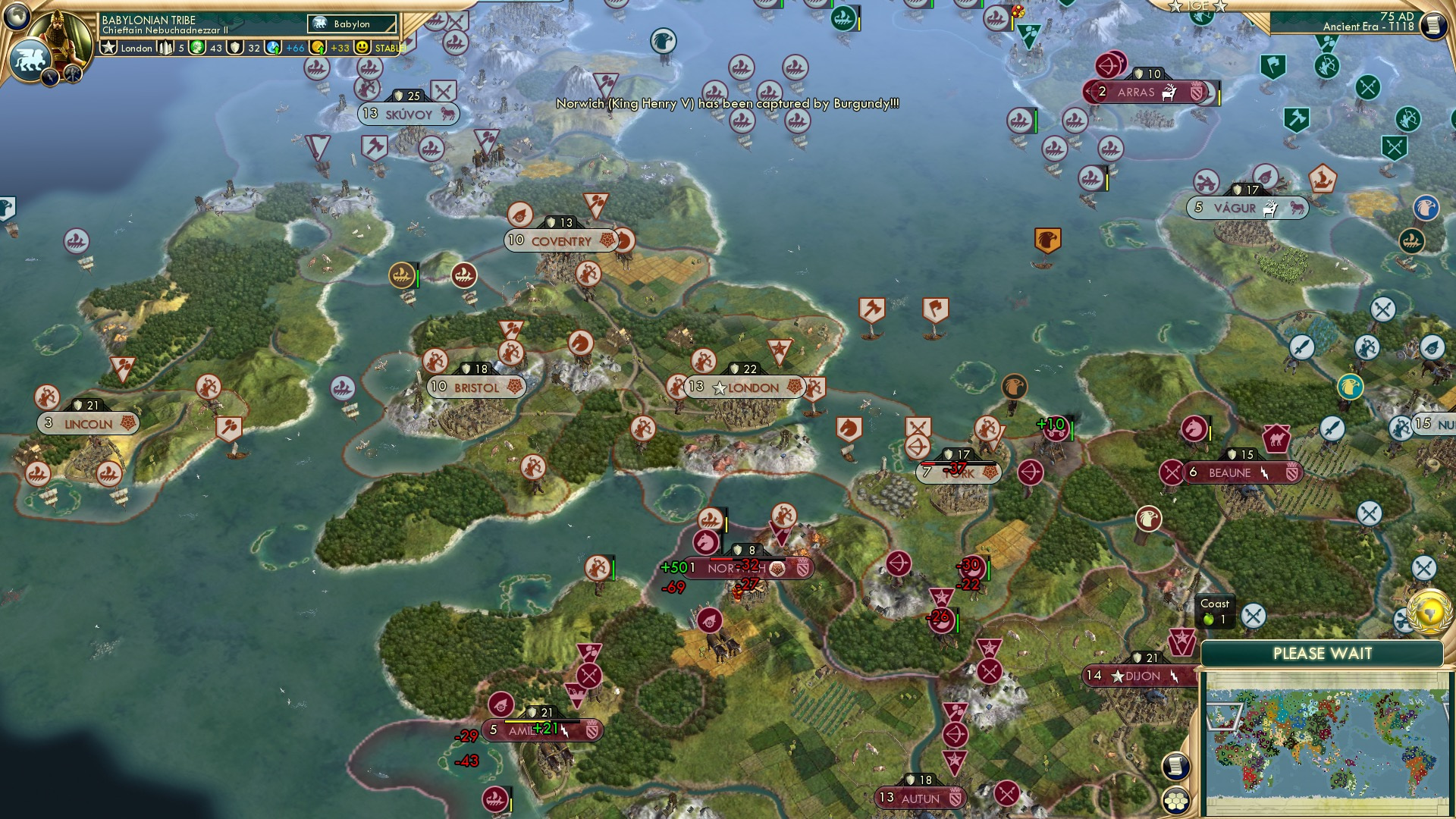The image size is (1456, 819).
Task: Toggle the hex grid overlay icon bottom-right
Action: (x=1175, y=800)
